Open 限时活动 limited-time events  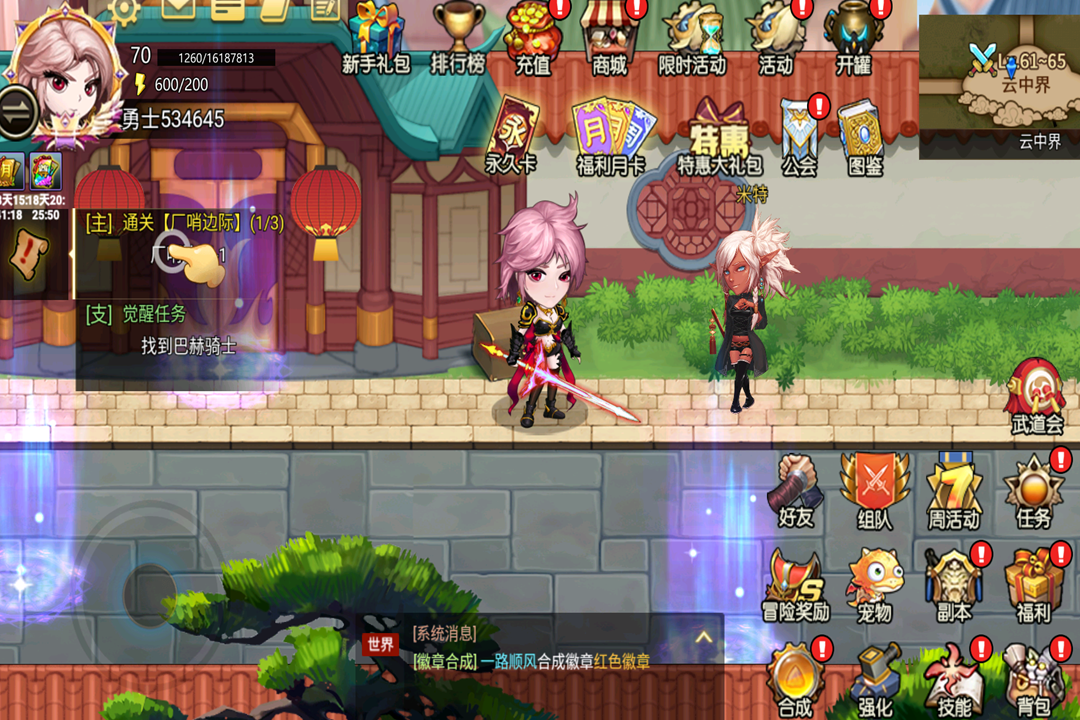click(x=692, y=36)
